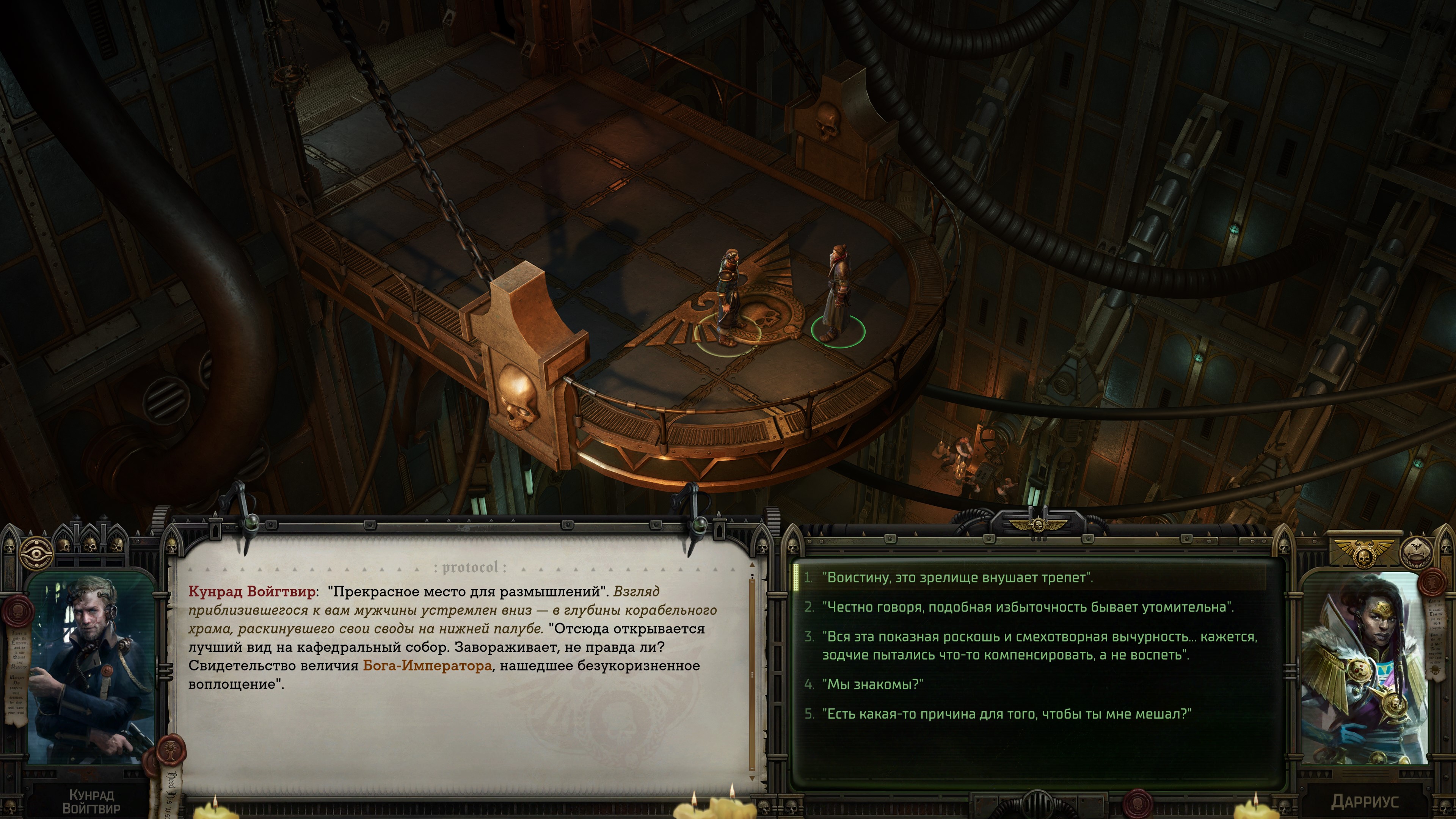Click the protocol log scrollbar handle

pos(752,674)
